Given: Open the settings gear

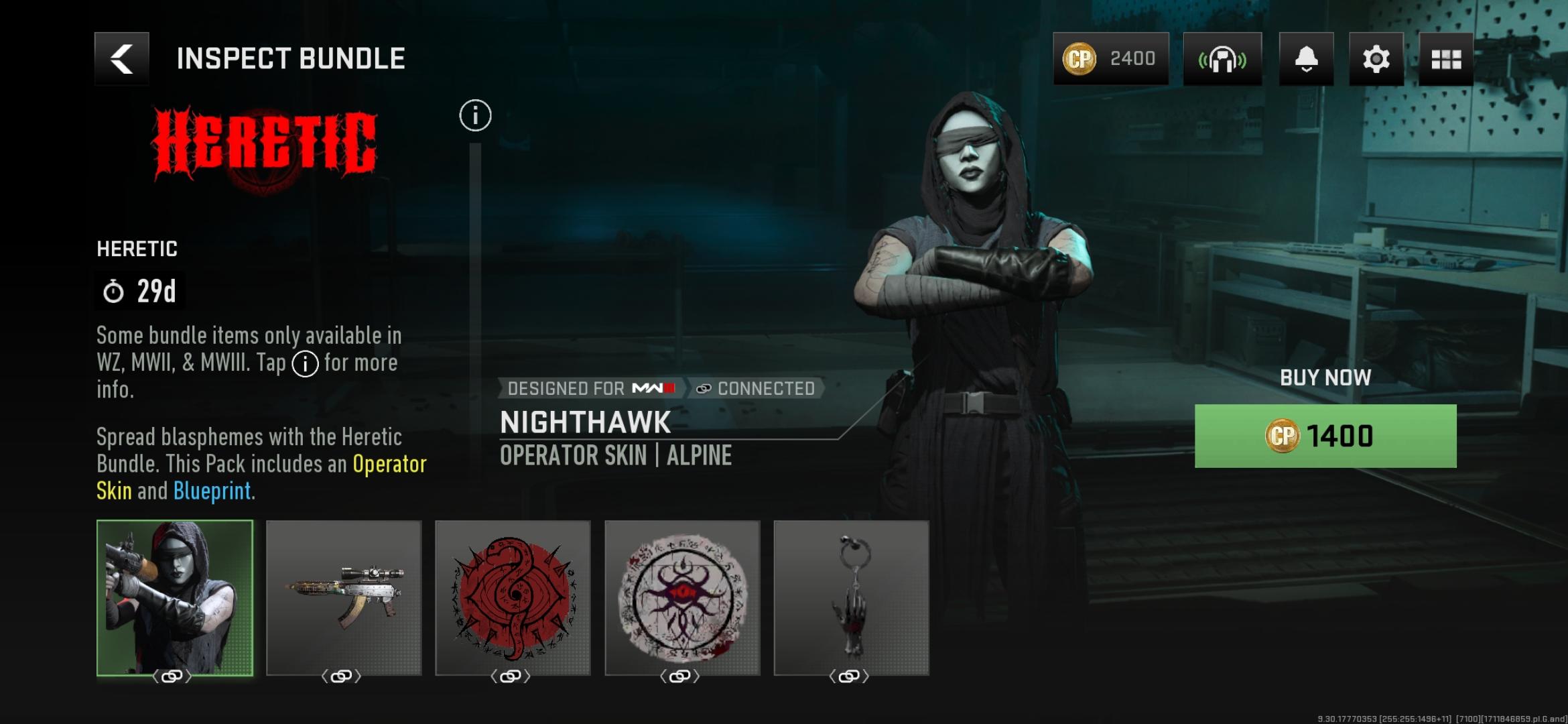Looking at the screenshot, I should (1376, 59).
